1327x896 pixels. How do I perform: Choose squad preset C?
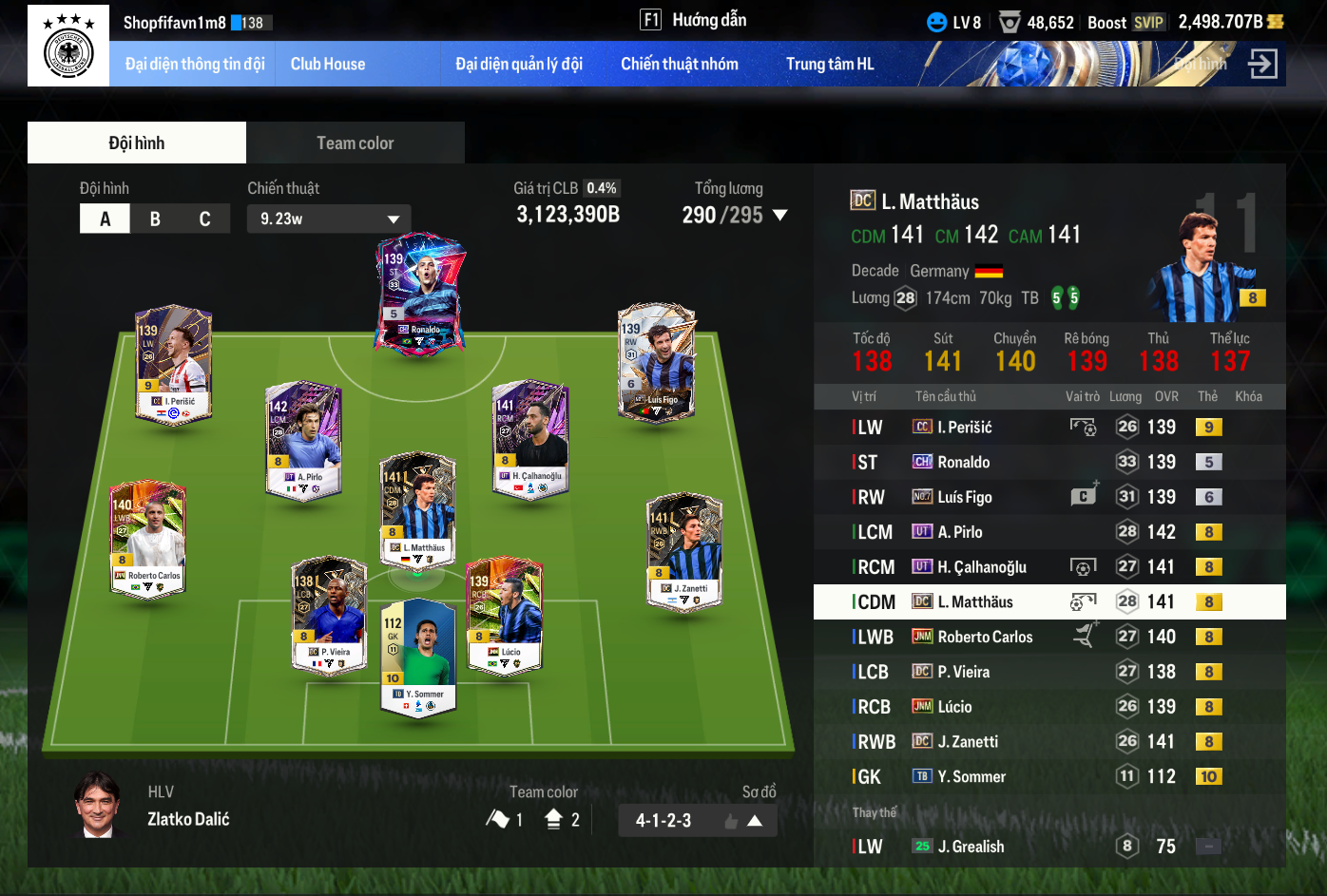[x=204, y=219]
